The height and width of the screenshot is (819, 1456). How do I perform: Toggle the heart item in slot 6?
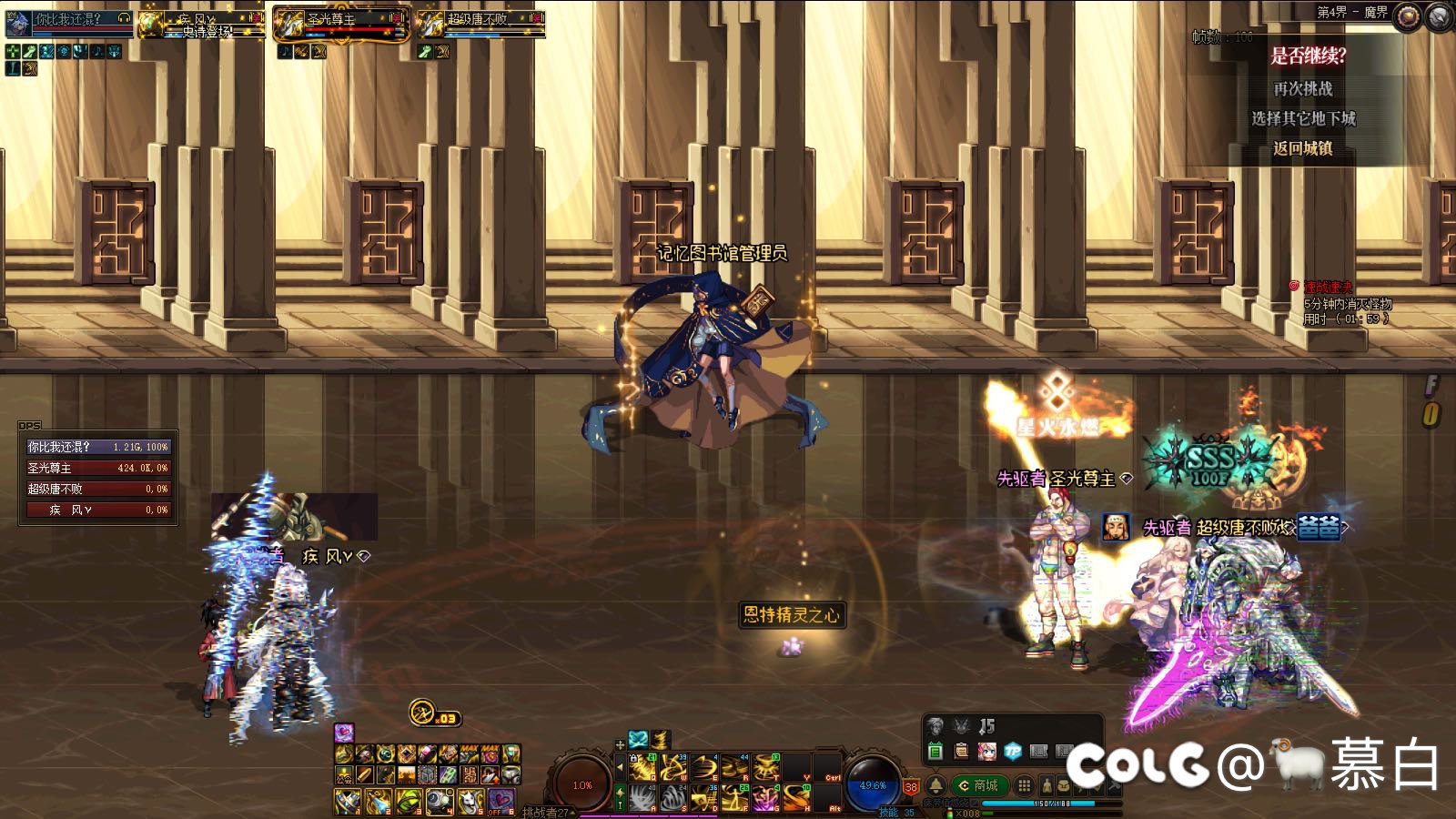(x=500, y=801)
